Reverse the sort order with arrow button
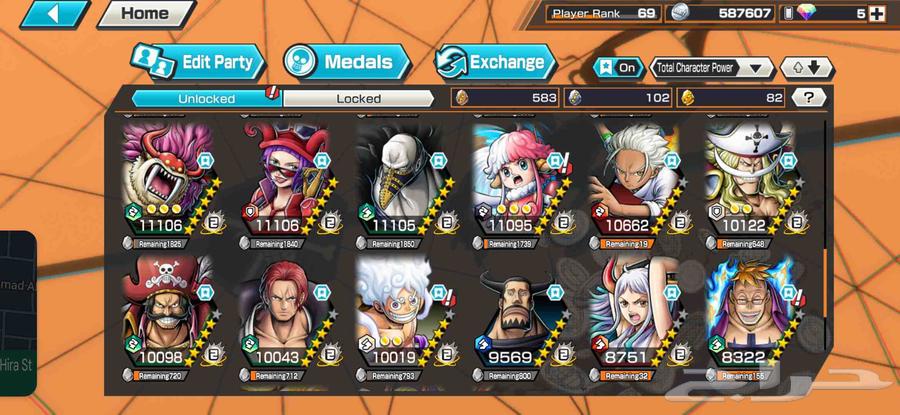Viewport: 900px width, 415px height. (x=806, y=68)
